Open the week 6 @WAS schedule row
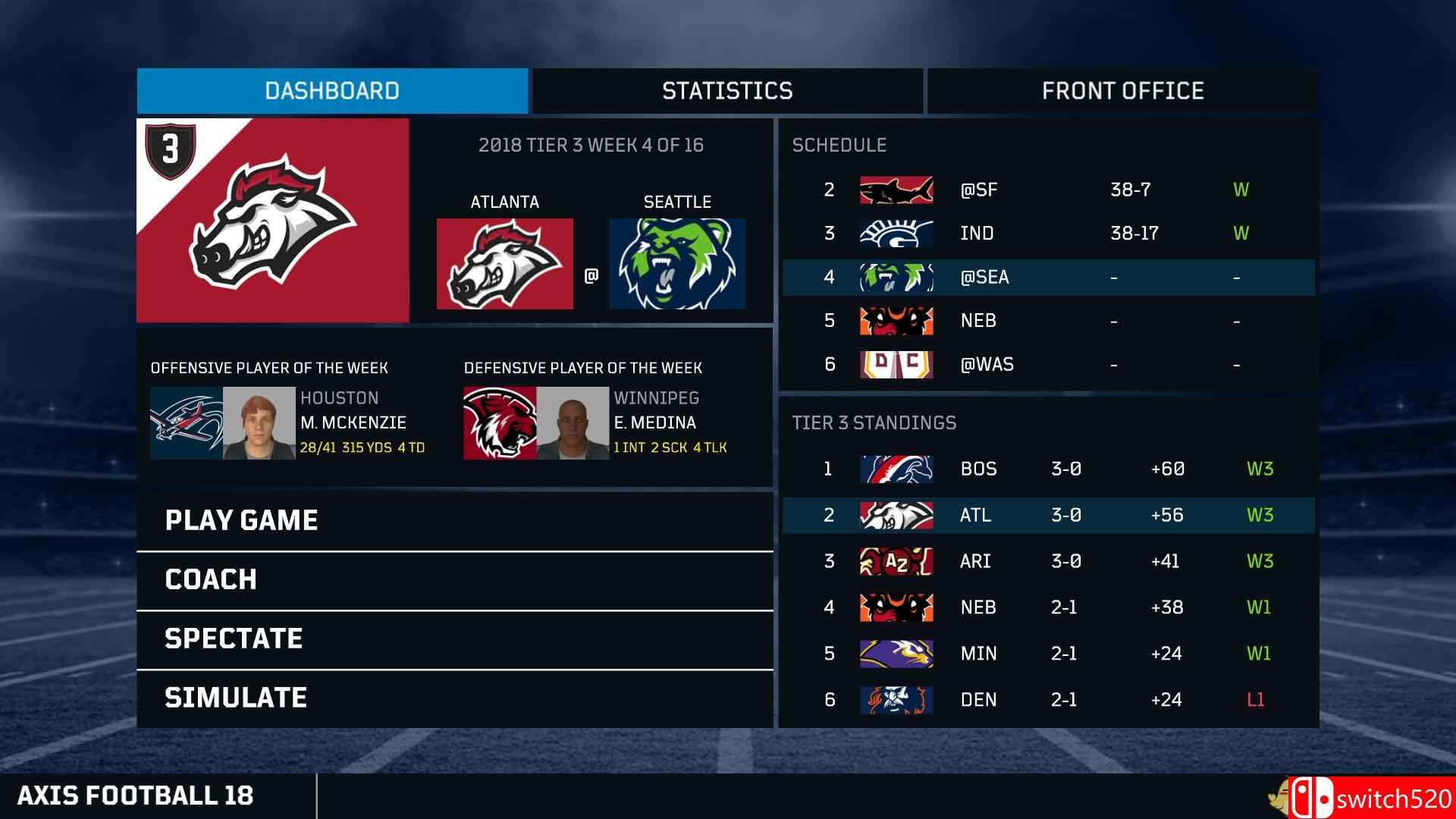The width and height of the screenshot is (1456, 819). [1048, 365]
